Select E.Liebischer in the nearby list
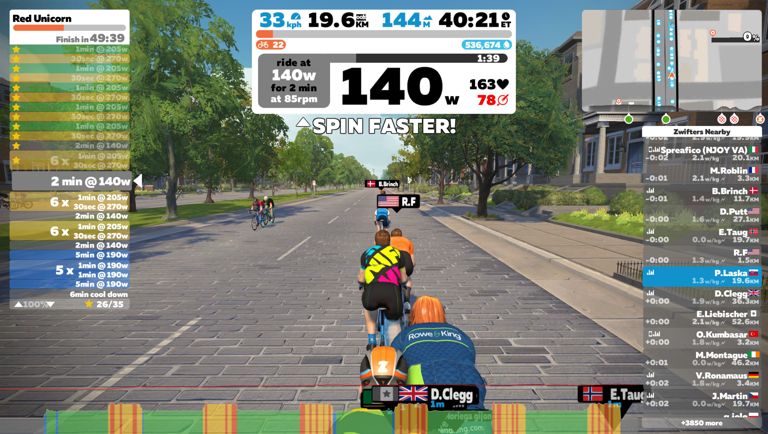 click(x=702, y=318)
